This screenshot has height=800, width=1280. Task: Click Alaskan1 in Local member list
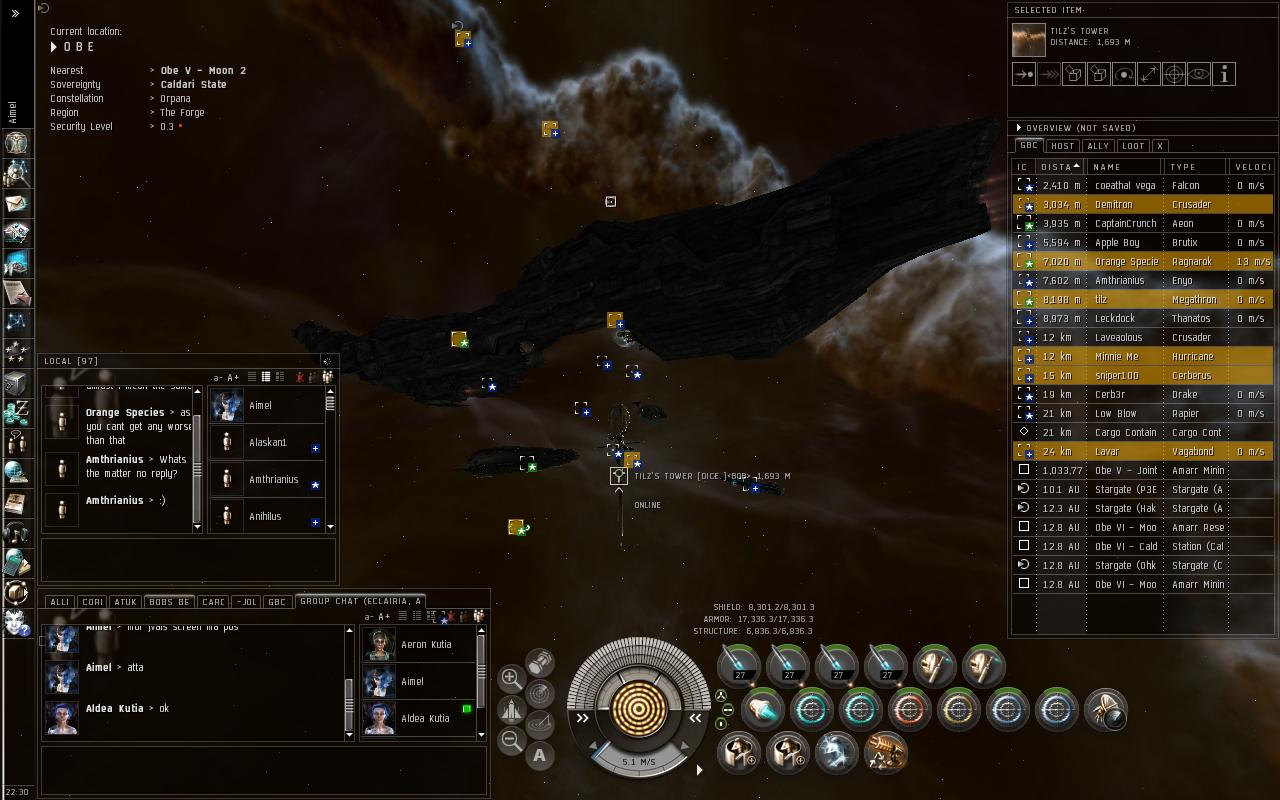pyautogui.click(x=268, y=442)
